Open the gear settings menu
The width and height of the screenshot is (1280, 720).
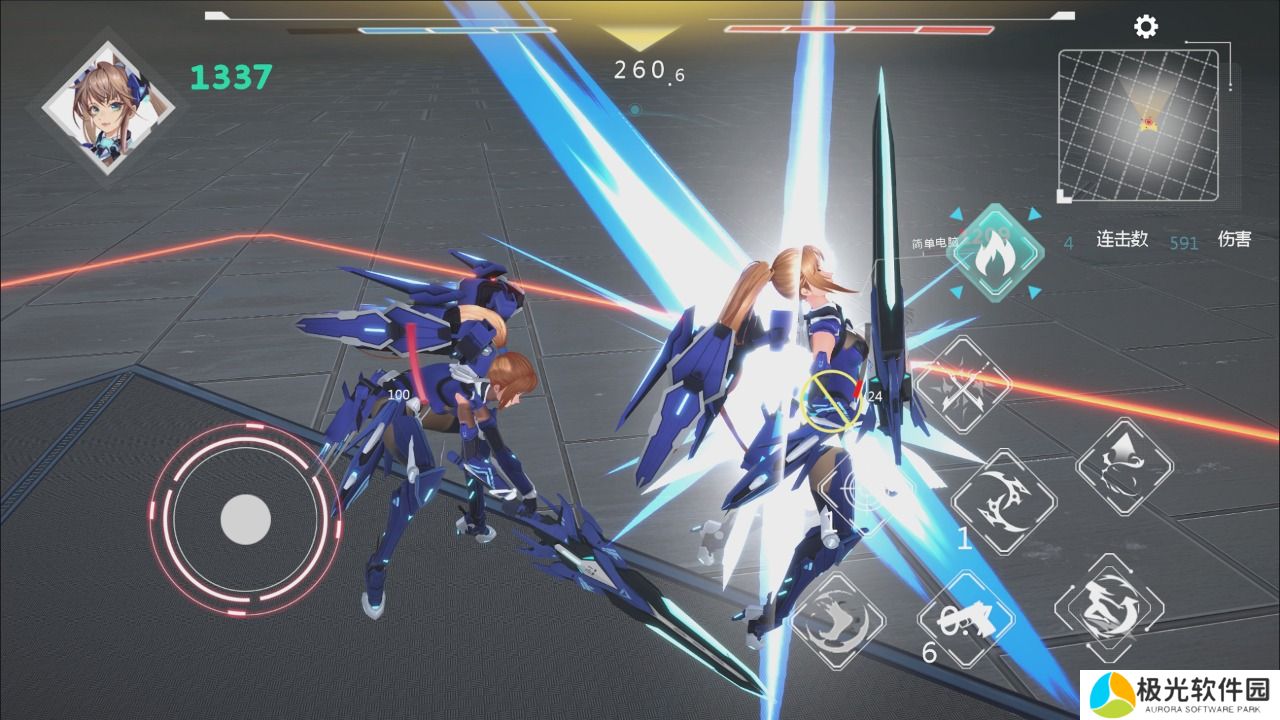[x=1146, y=27]
